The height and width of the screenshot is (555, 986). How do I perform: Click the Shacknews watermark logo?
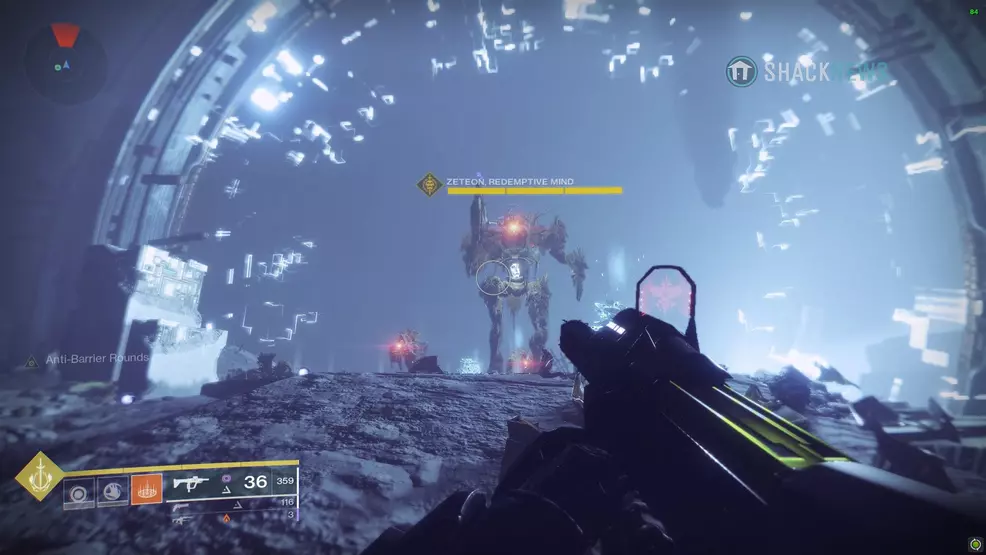(741, 71)
